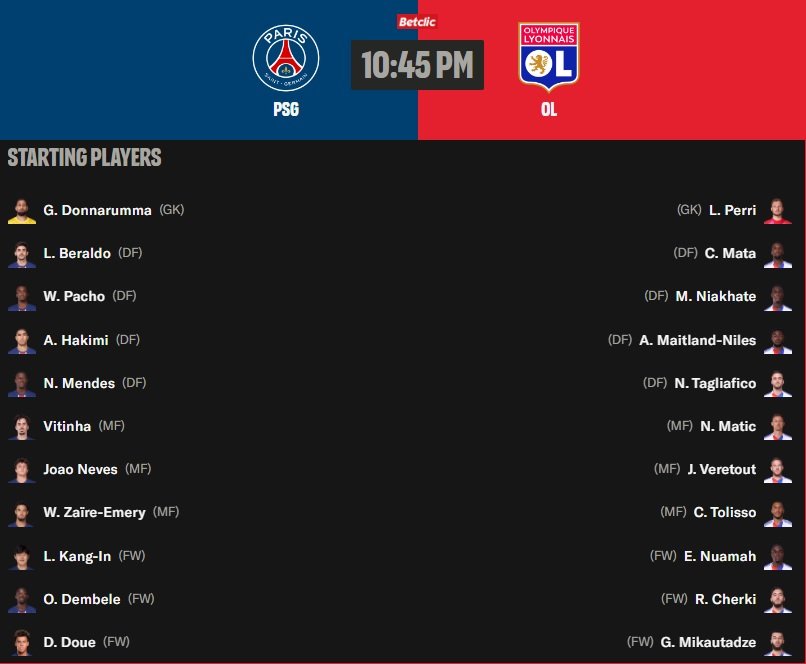Select goalkeeper G. Donnarumma

tap(97, 210)
